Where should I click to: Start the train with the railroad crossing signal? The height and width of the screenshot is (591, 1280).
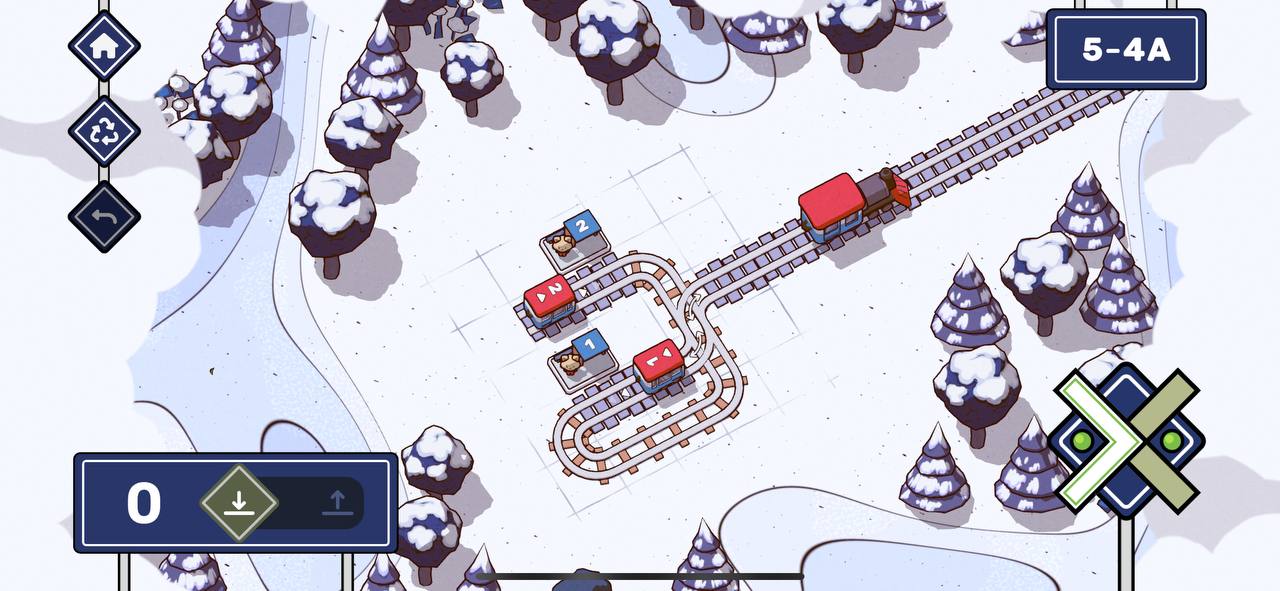pyautogui.click(x=1126, y=440)
